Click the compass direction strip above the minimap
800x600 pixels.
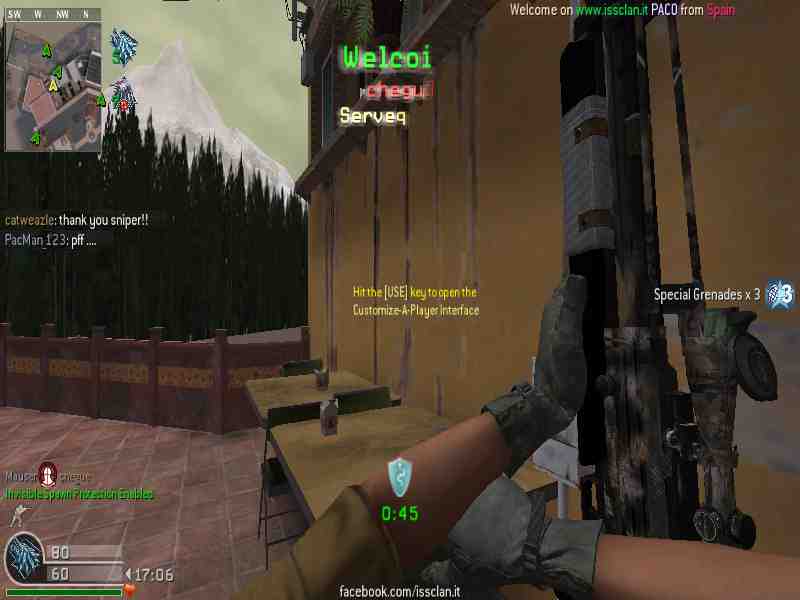(x=54, y=14)
